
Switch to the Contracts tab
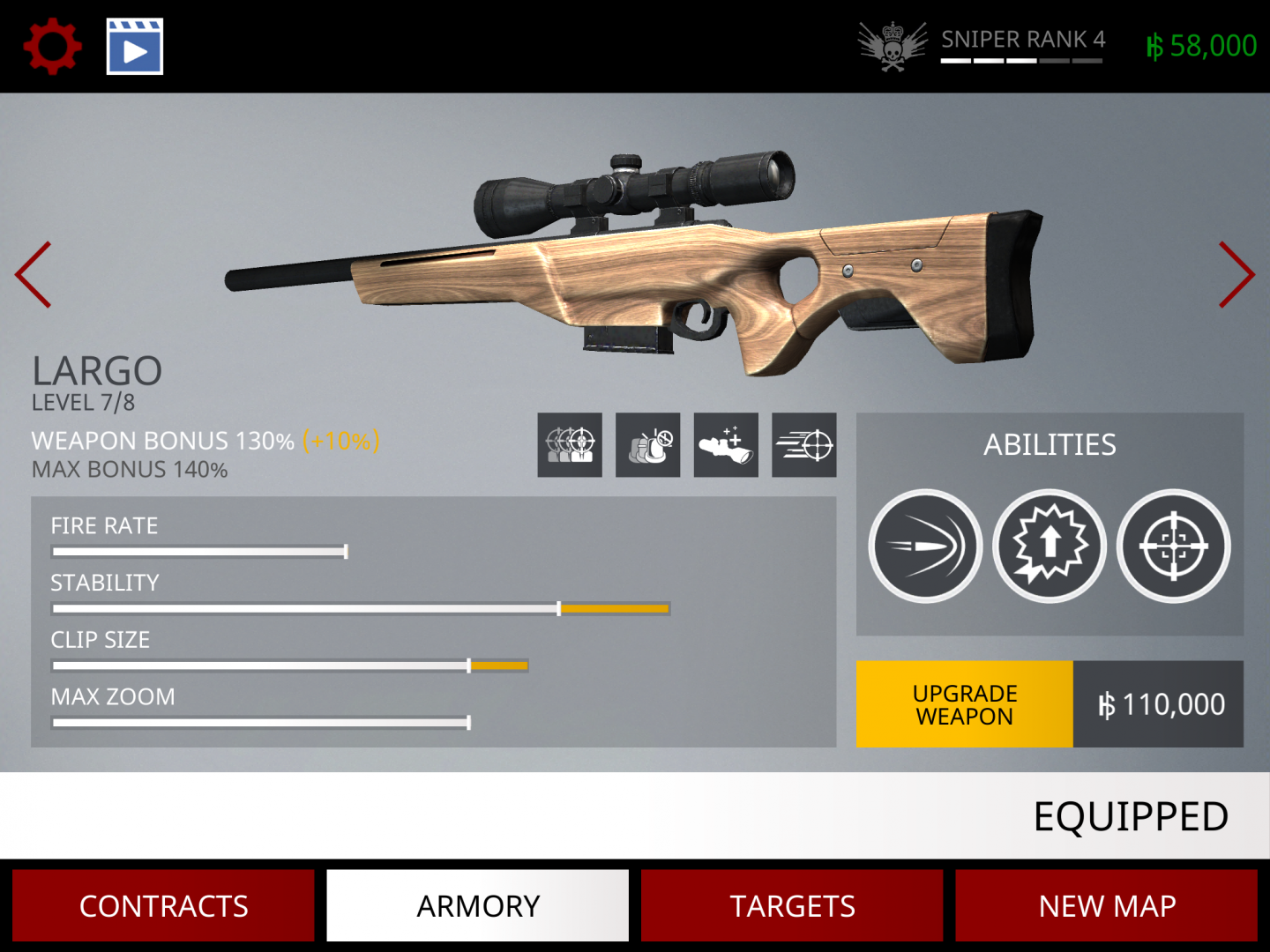point(163,905)
